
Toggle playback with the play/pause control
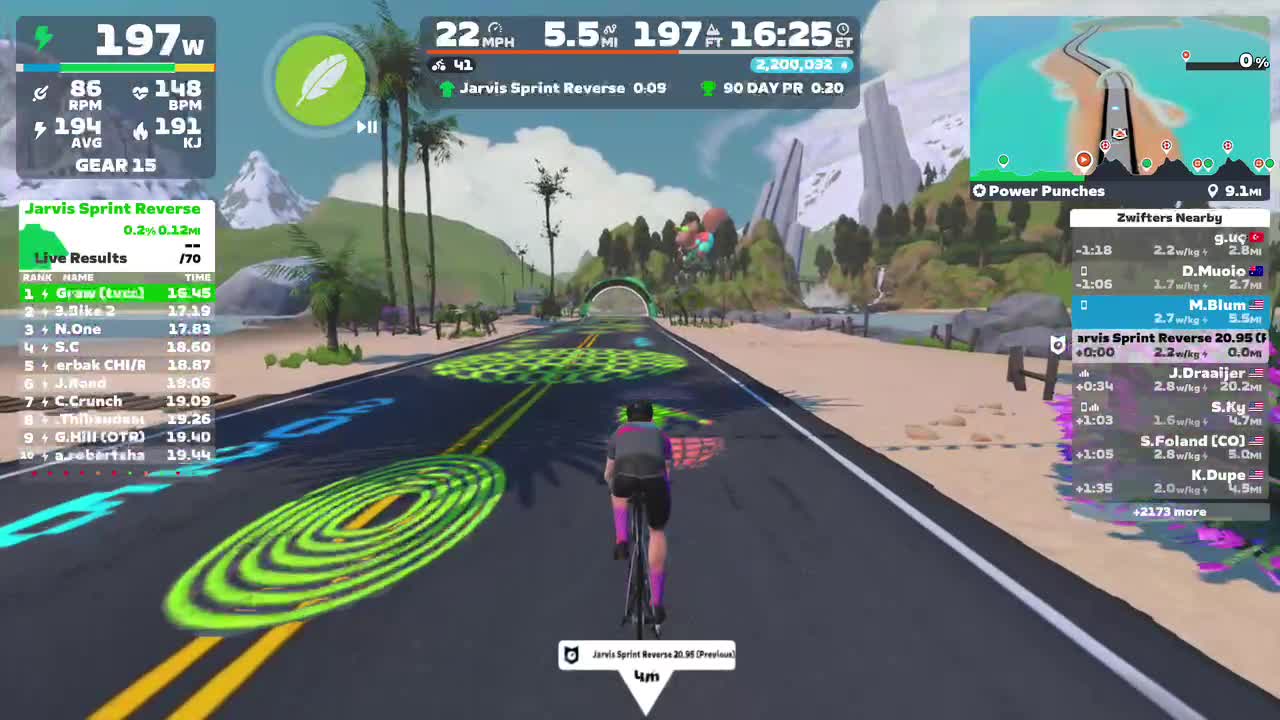tap(366, 127)
